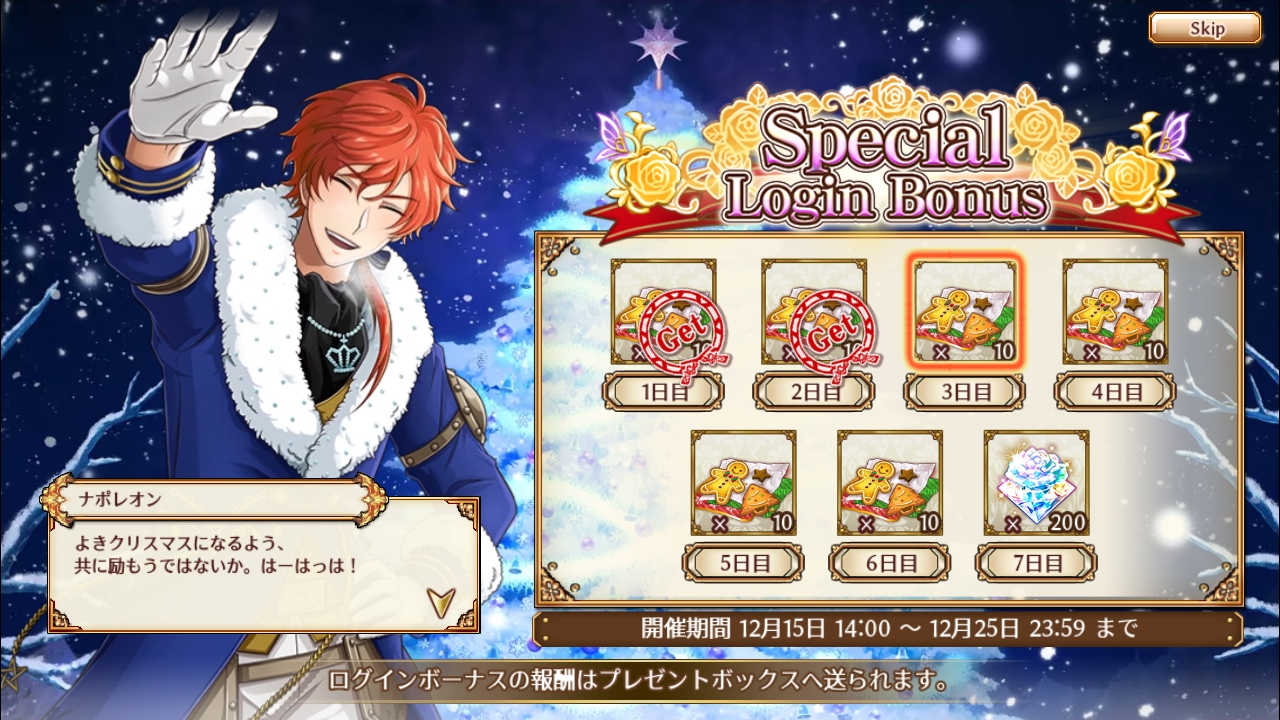Choose the highlighted day 3 cookie reward
Screen dimensions: 1280x720
coord(965,312)
